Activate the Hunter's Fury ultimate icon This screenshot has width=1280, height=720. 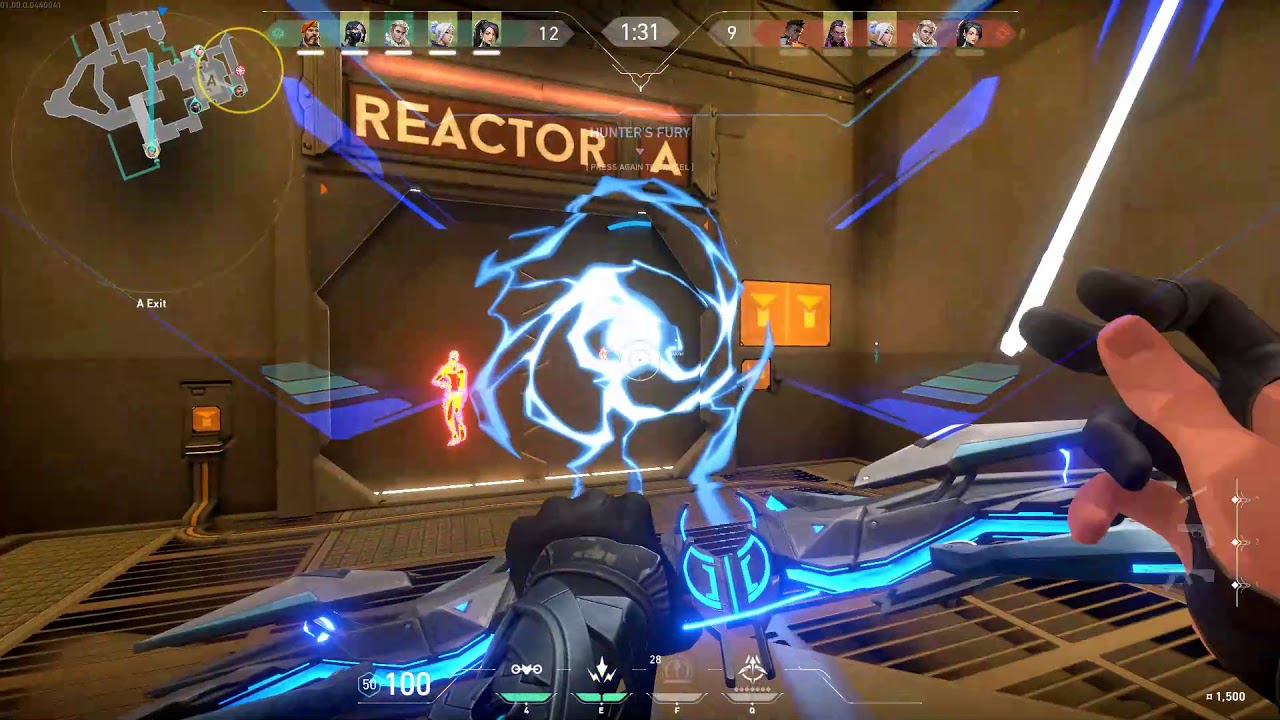tap(752, 670)
